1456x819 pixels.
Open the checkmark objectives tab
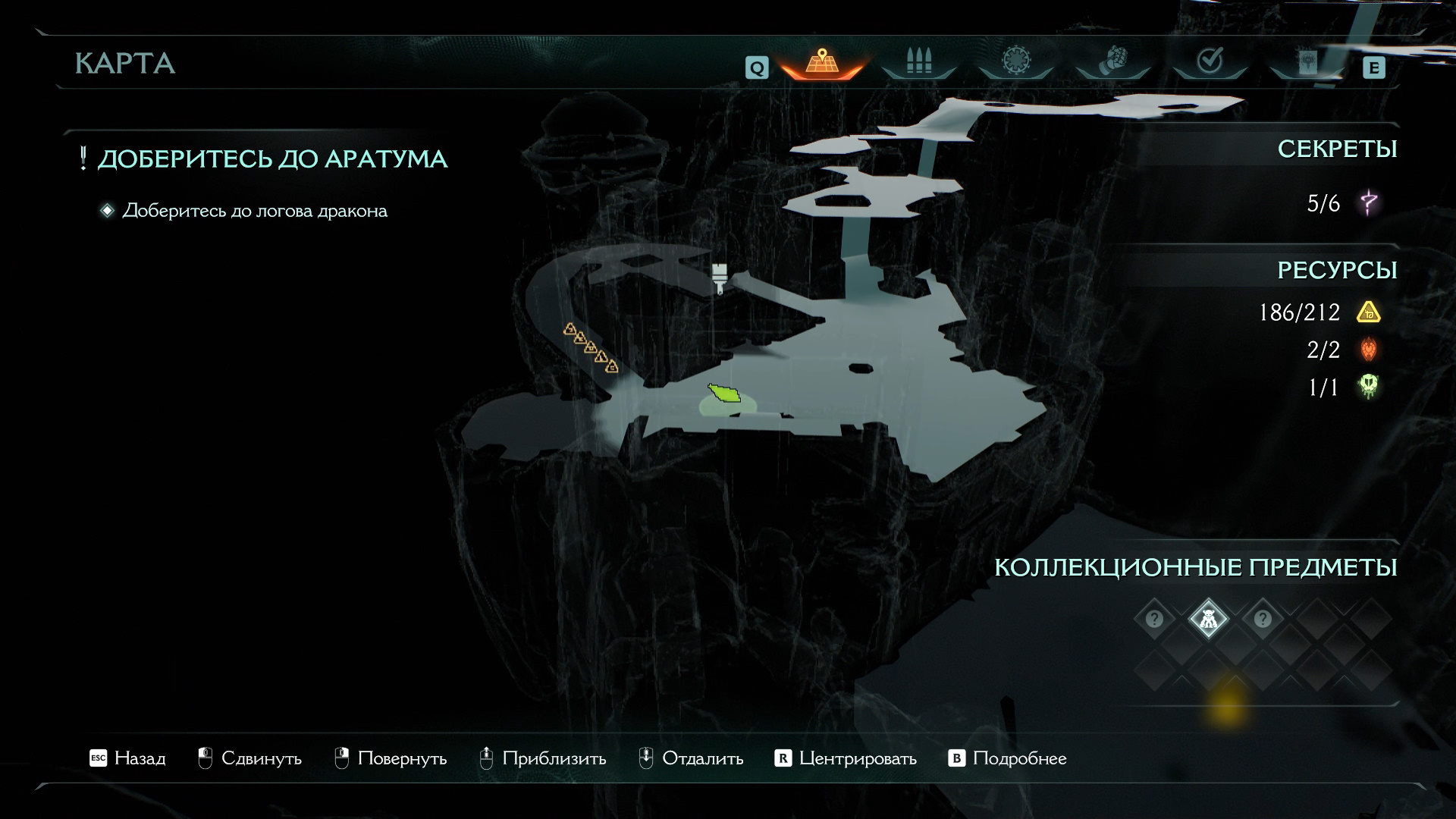pos(1210,62)
